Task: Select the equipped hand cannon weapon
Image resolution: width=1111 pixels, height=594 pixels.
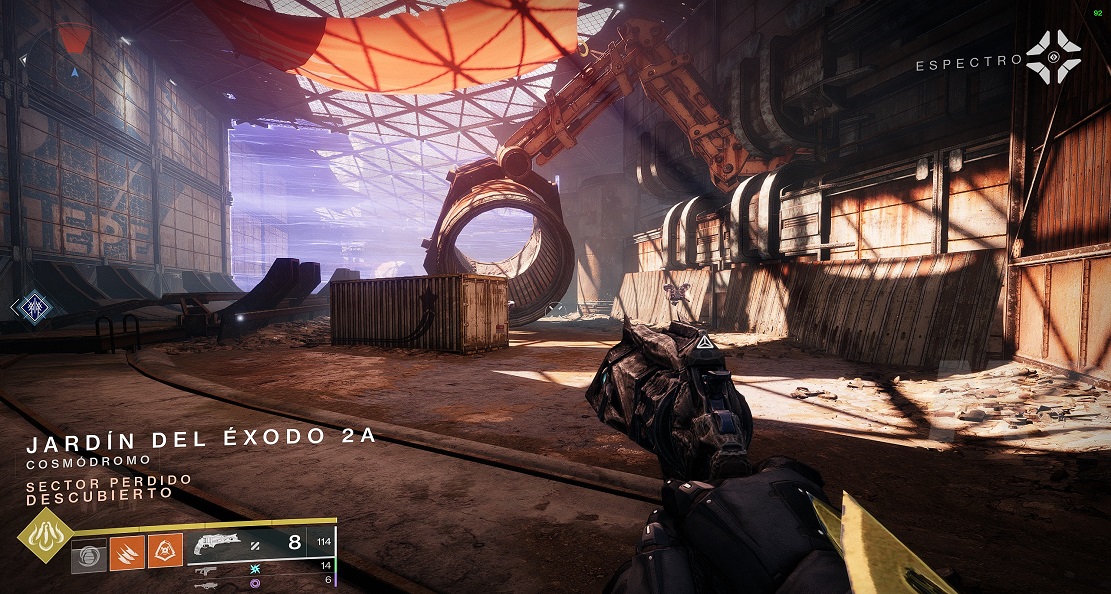Action: coord(219,544)
